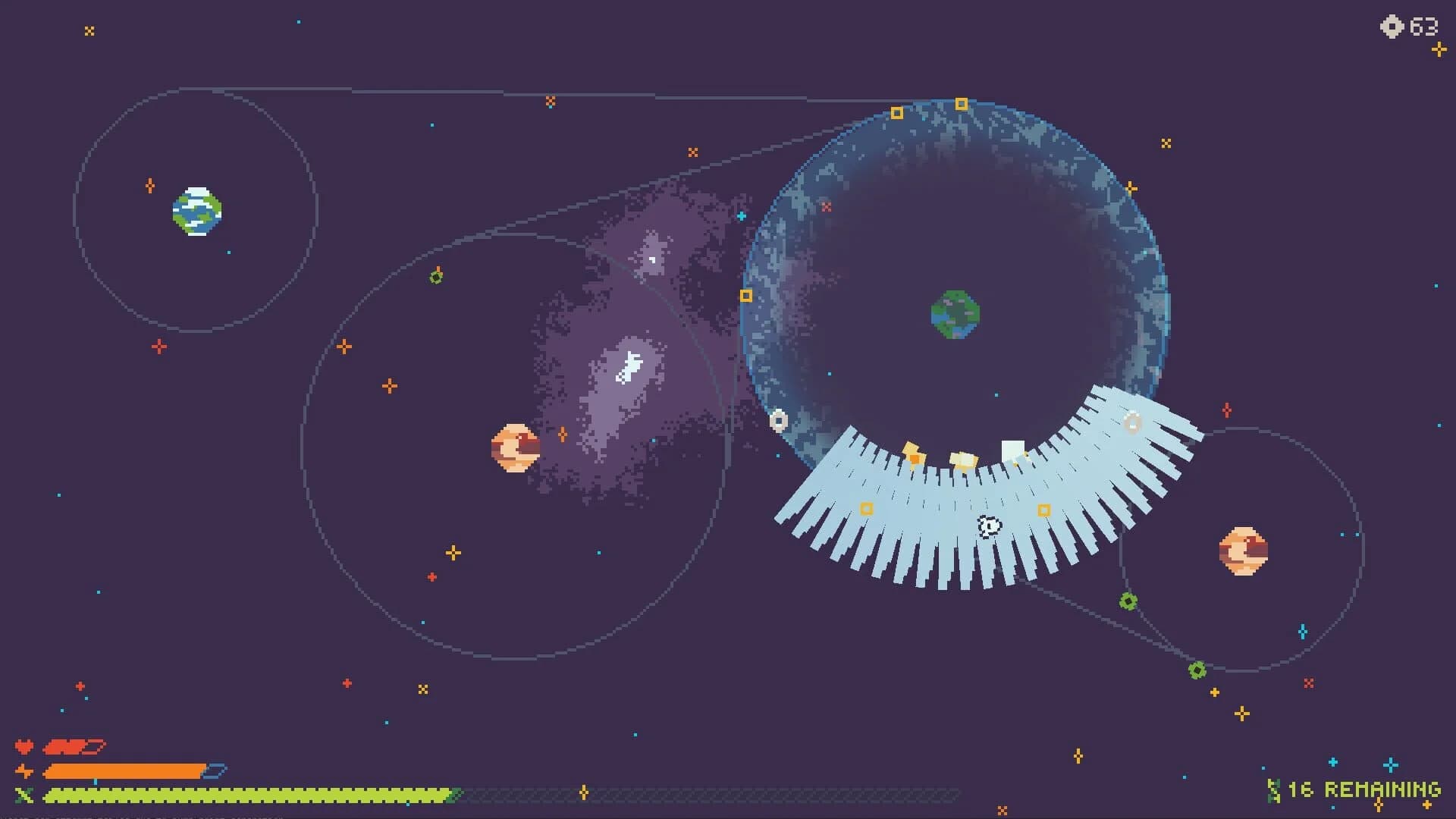Select the 16 REMAINING counter label
Screen dimensions: 1456x819
pyautogui.click(x=1365, y=789)
